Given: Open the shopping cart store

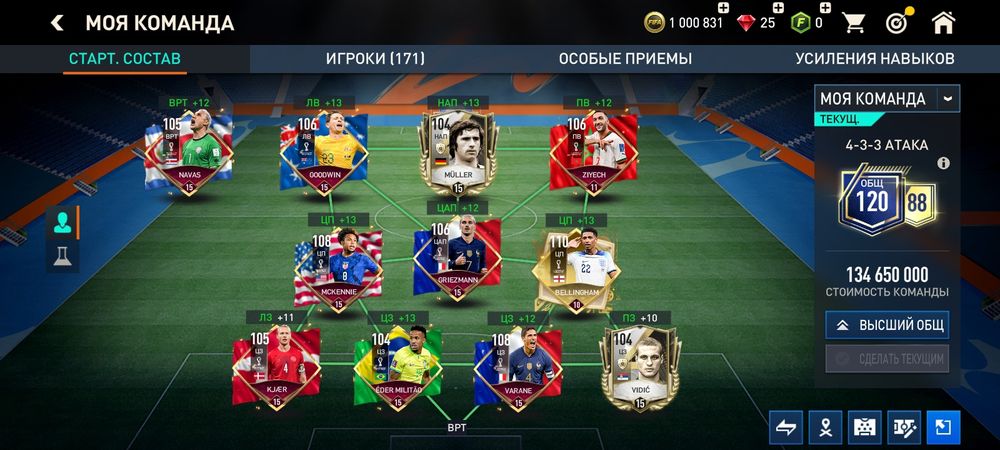Looking at the screenshot, I should (x=854, y=23).
